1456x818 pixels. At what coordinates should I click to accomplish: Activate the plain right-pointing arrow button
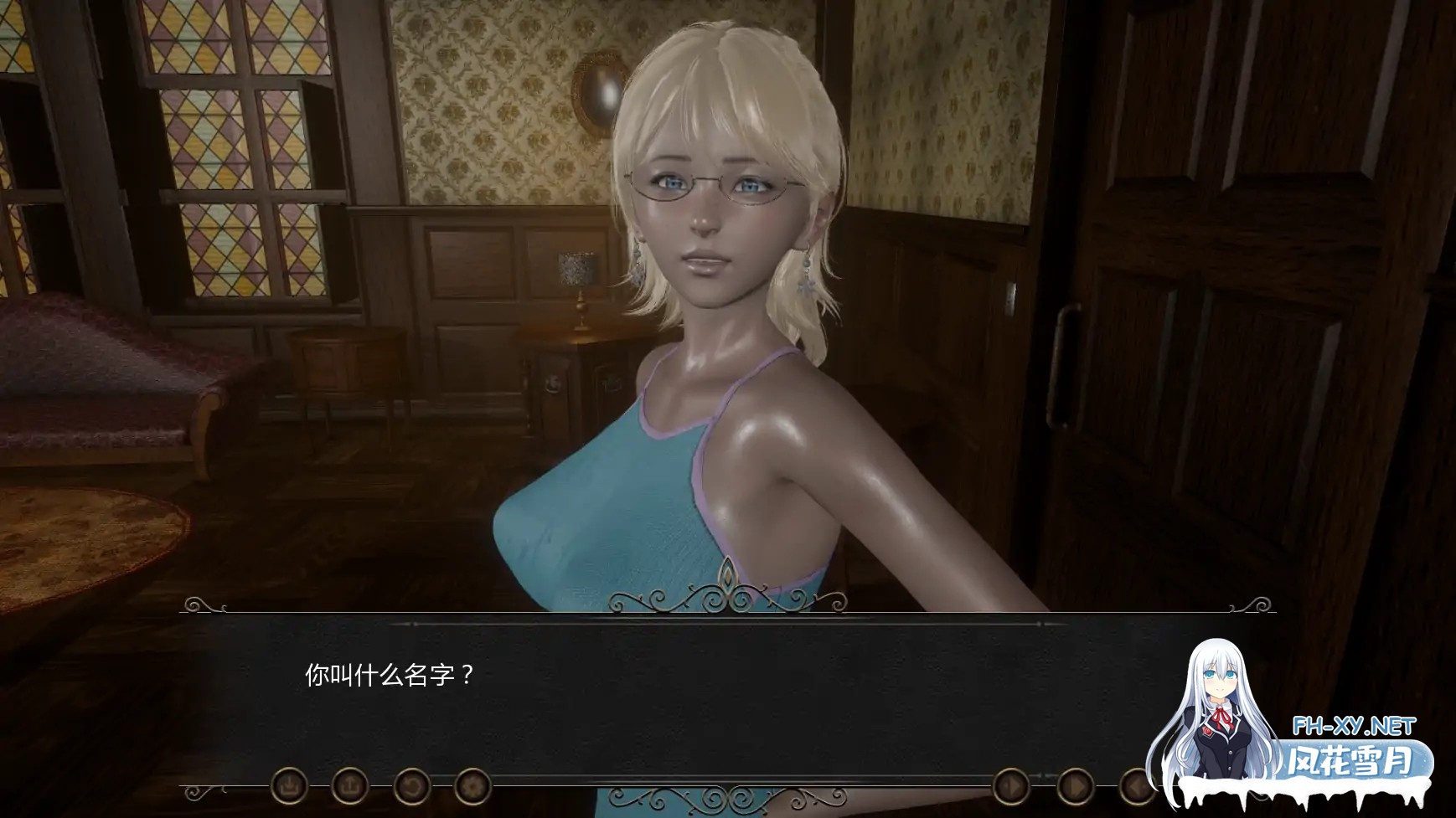pyautogui.click(x=1075, y=787)
